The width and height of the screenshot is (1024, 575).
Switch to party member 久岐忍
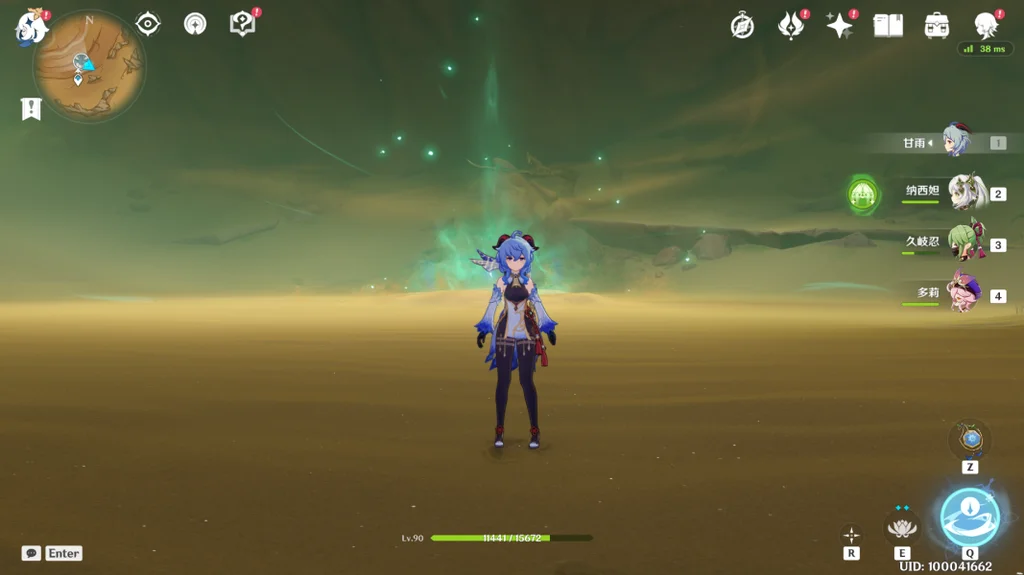pos(964,244)
